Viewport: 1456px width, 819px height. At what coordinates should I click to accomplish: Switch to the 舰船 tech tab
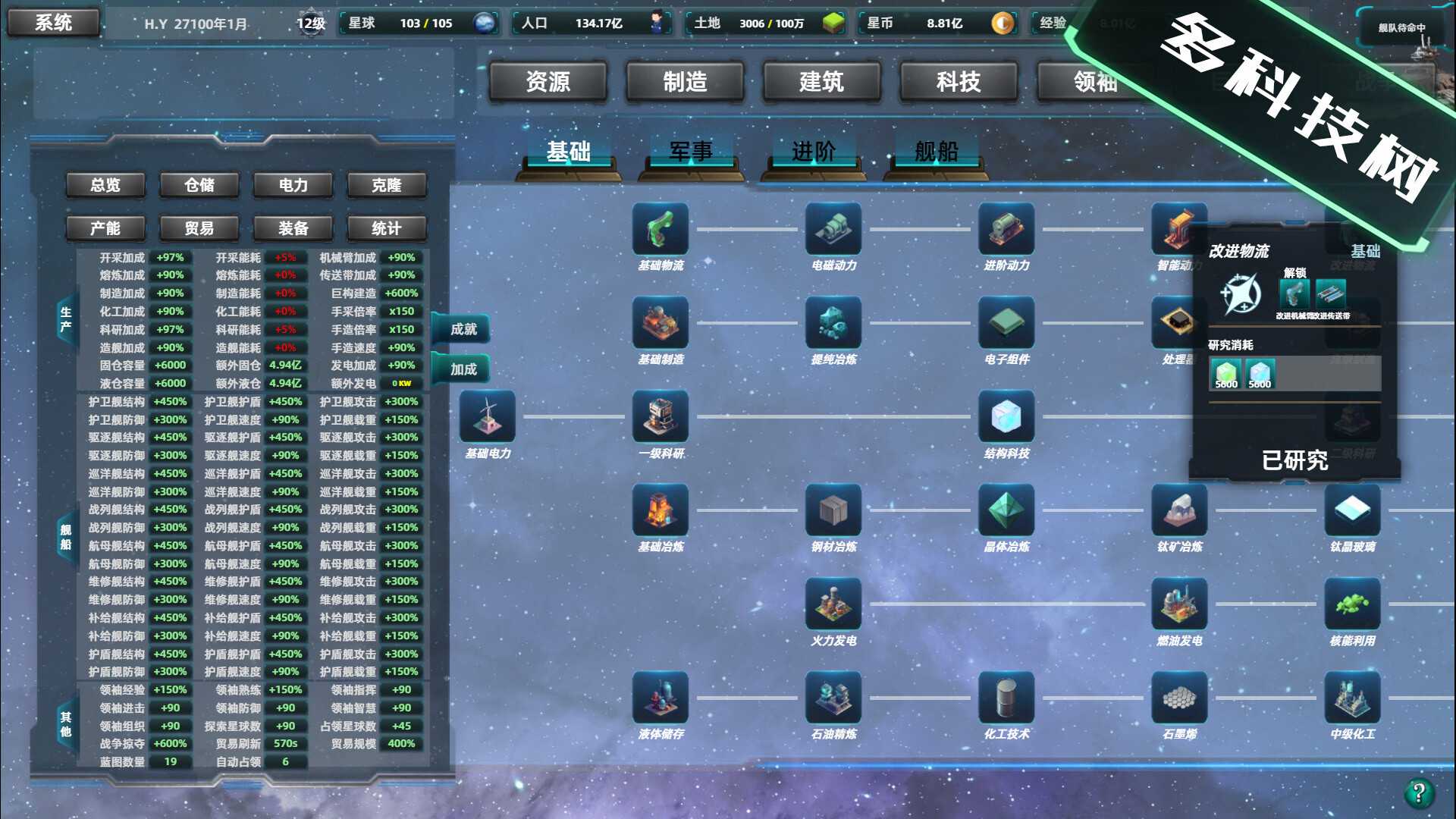[x=937, y=151]
